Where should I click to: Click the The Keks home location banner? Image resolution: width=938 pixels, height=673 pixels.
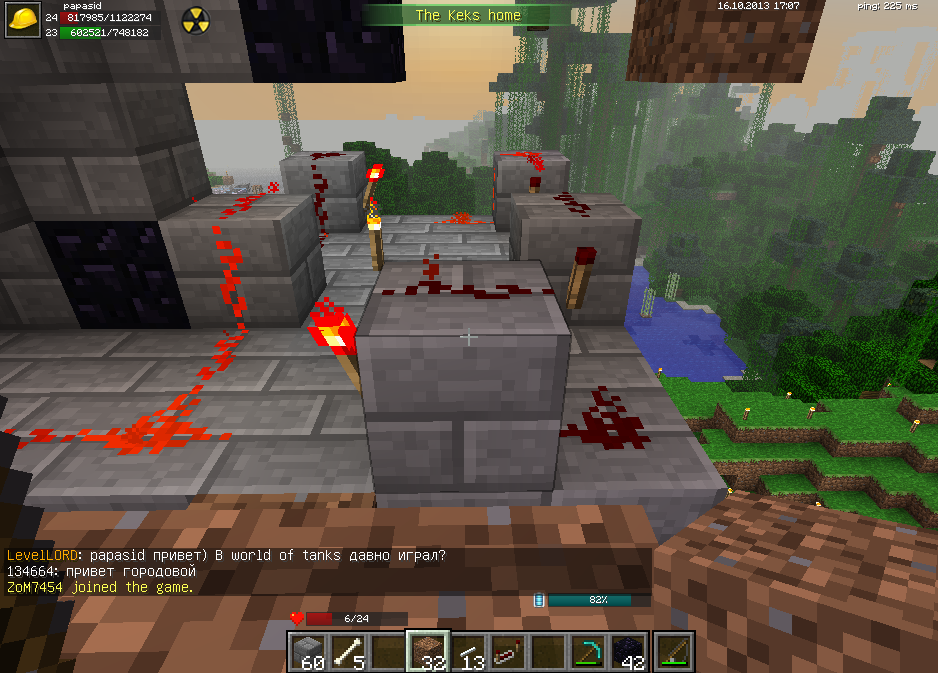tap(455, 15)
